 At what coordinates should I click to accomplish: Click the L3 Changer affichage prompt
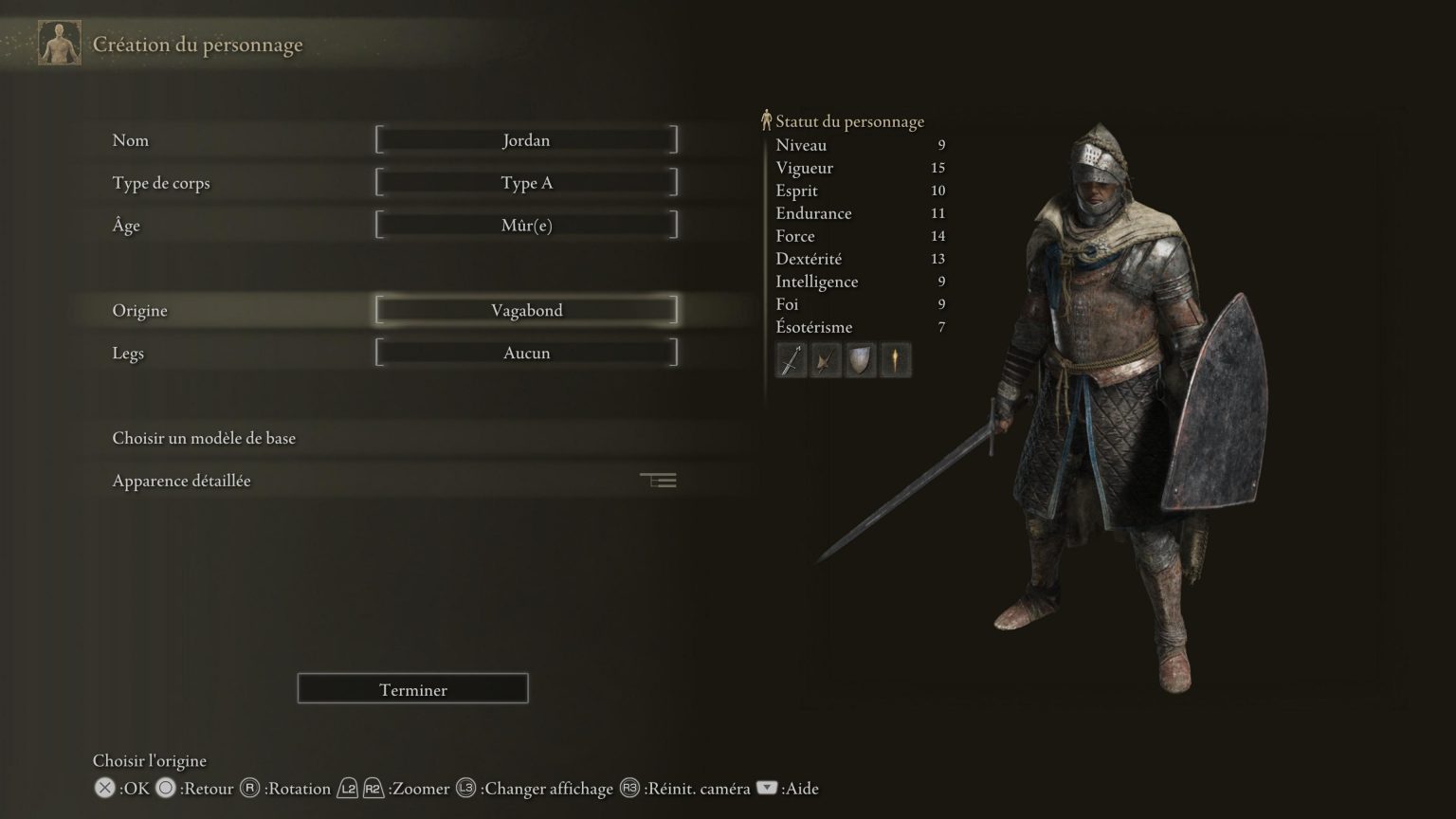[464, 788]
